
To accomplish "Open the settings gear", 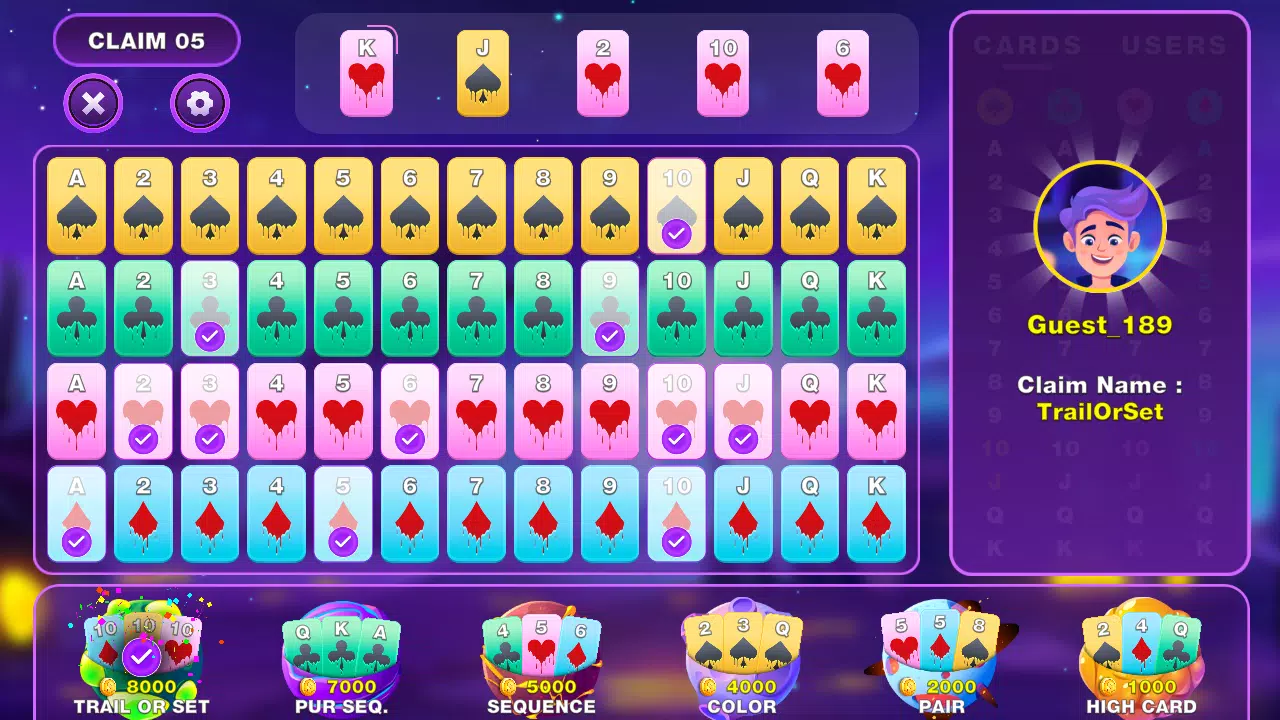I will click(x=198, y=103).
